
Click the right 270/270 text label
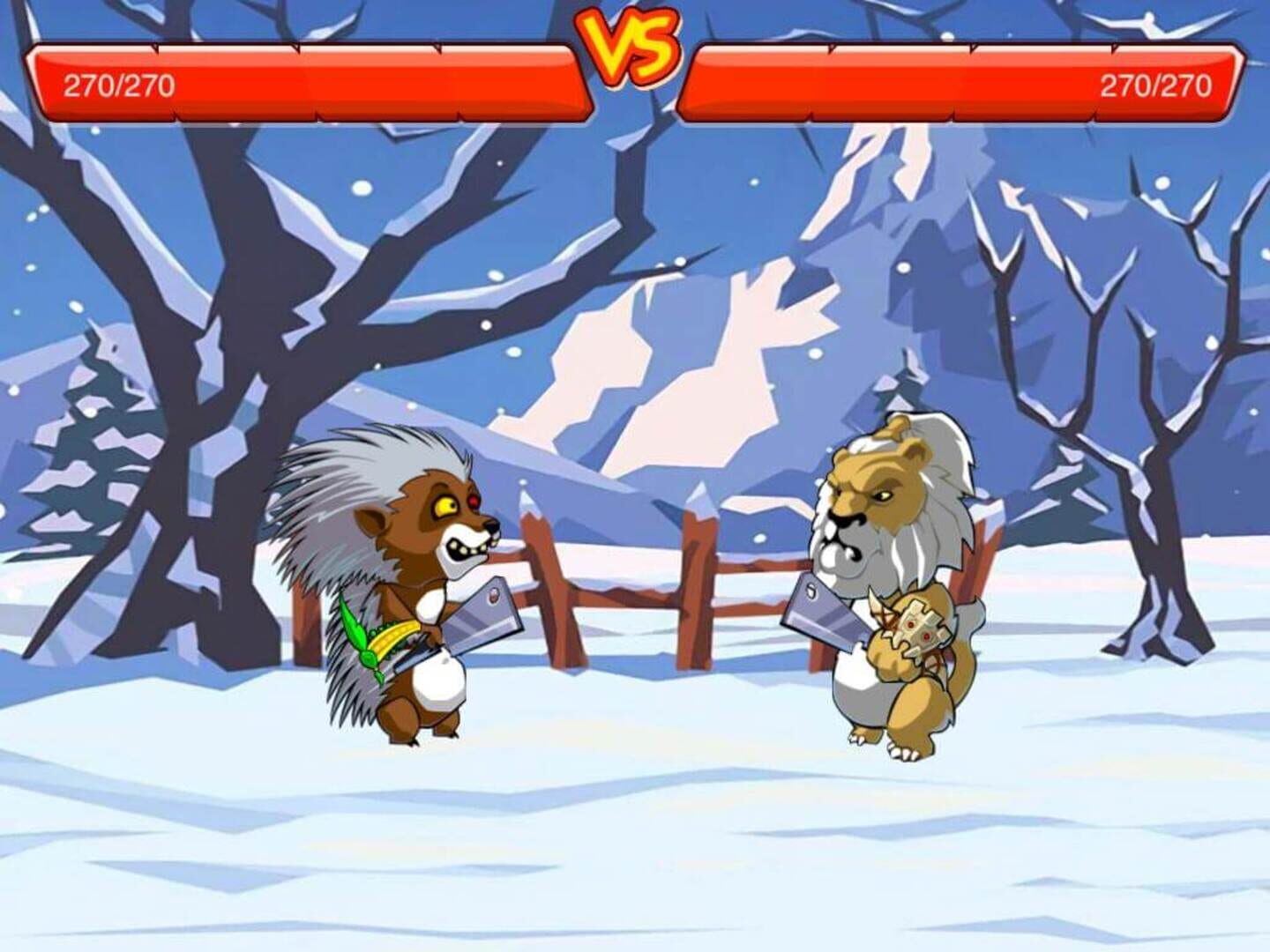pos(1156,86)
